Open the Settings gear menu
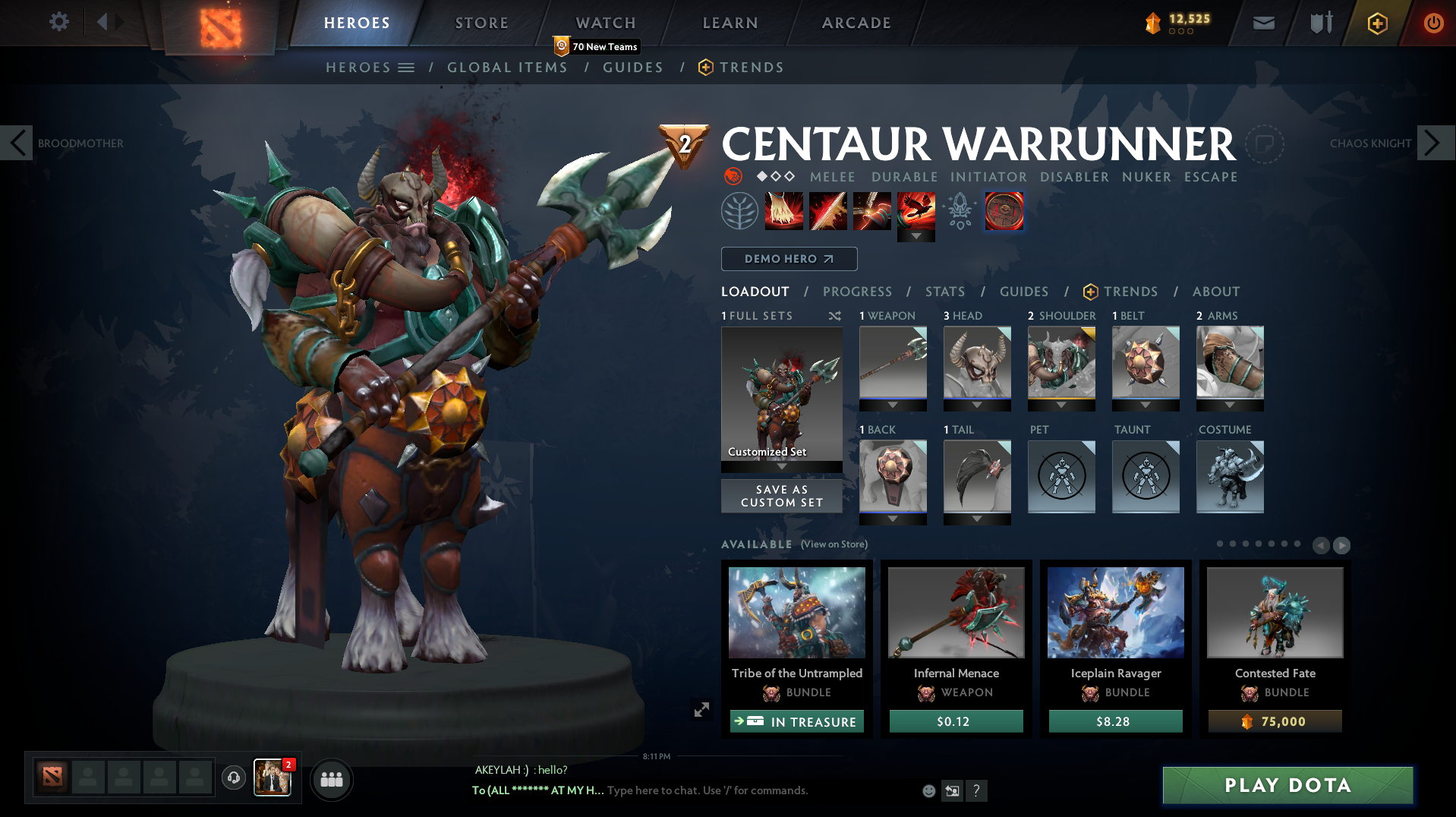 58,22
